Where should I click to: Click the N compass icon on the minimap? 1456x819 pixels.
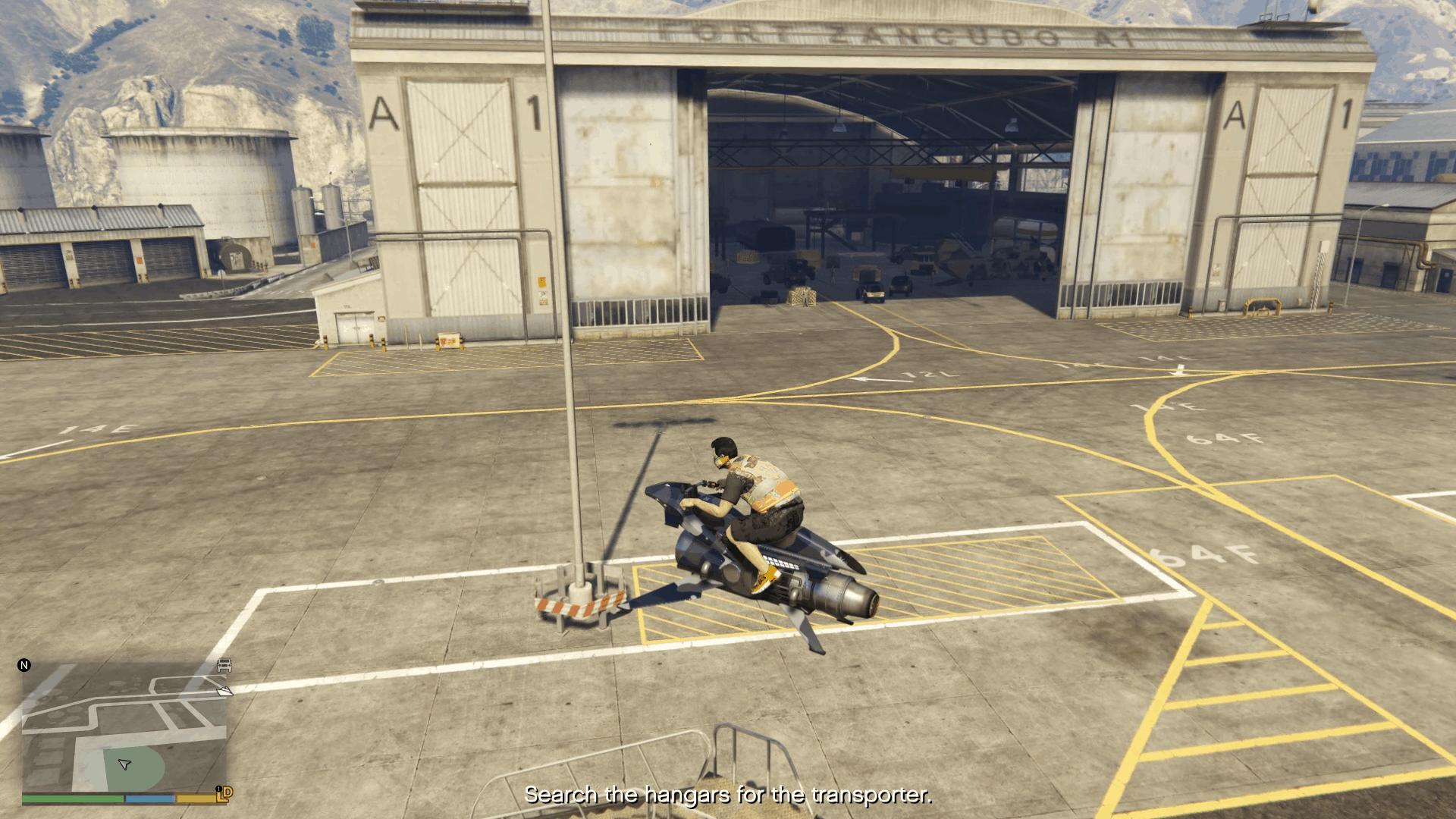coord(24,665)
